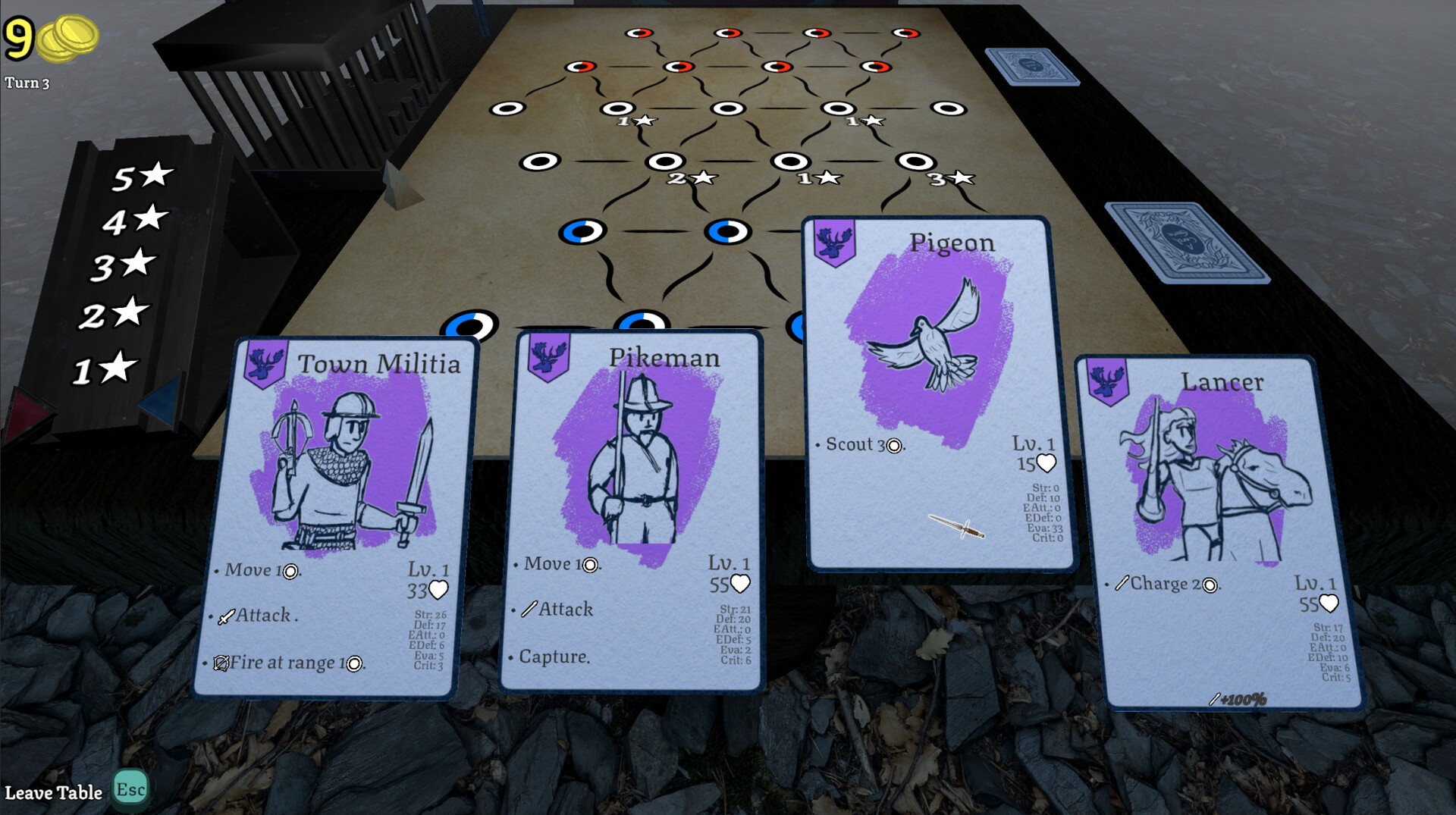The width and height of the screenshot is (1456, 815).
Task: Select the 1-star rating on the scoreboard
Action: [110, 368]
